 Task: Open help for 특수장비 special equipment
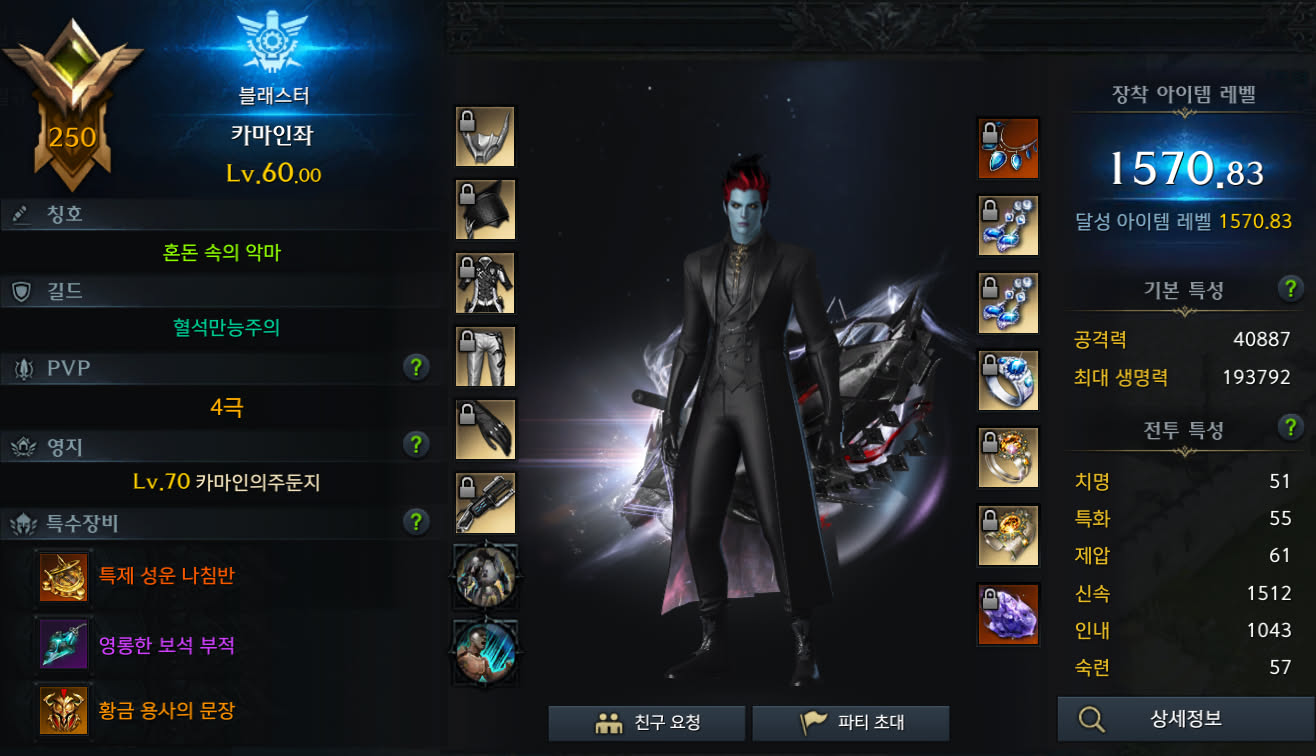[x=416, y=521]
